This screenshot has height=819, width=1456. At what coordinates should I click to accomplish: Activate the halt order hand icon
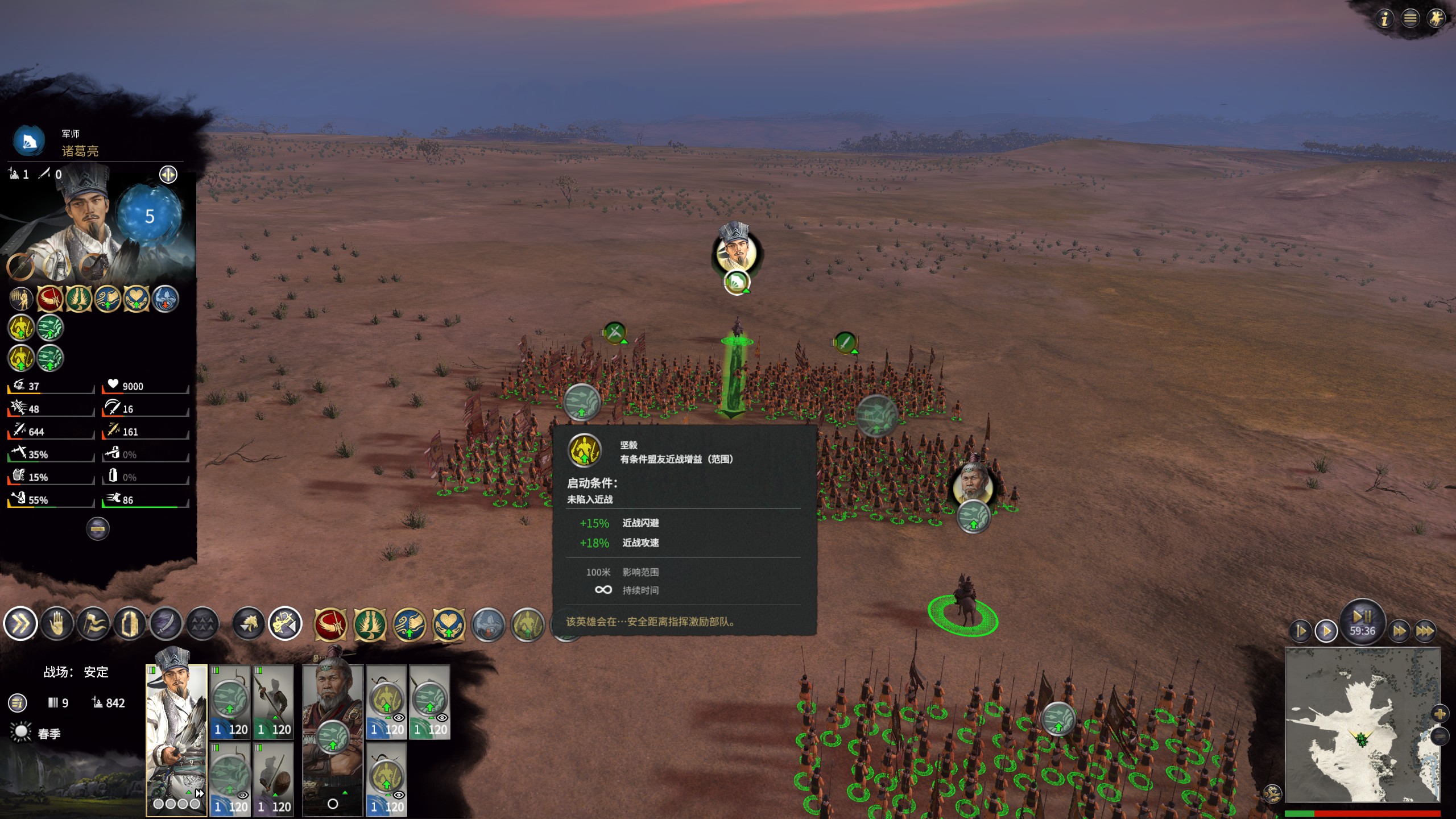point(57,624)
